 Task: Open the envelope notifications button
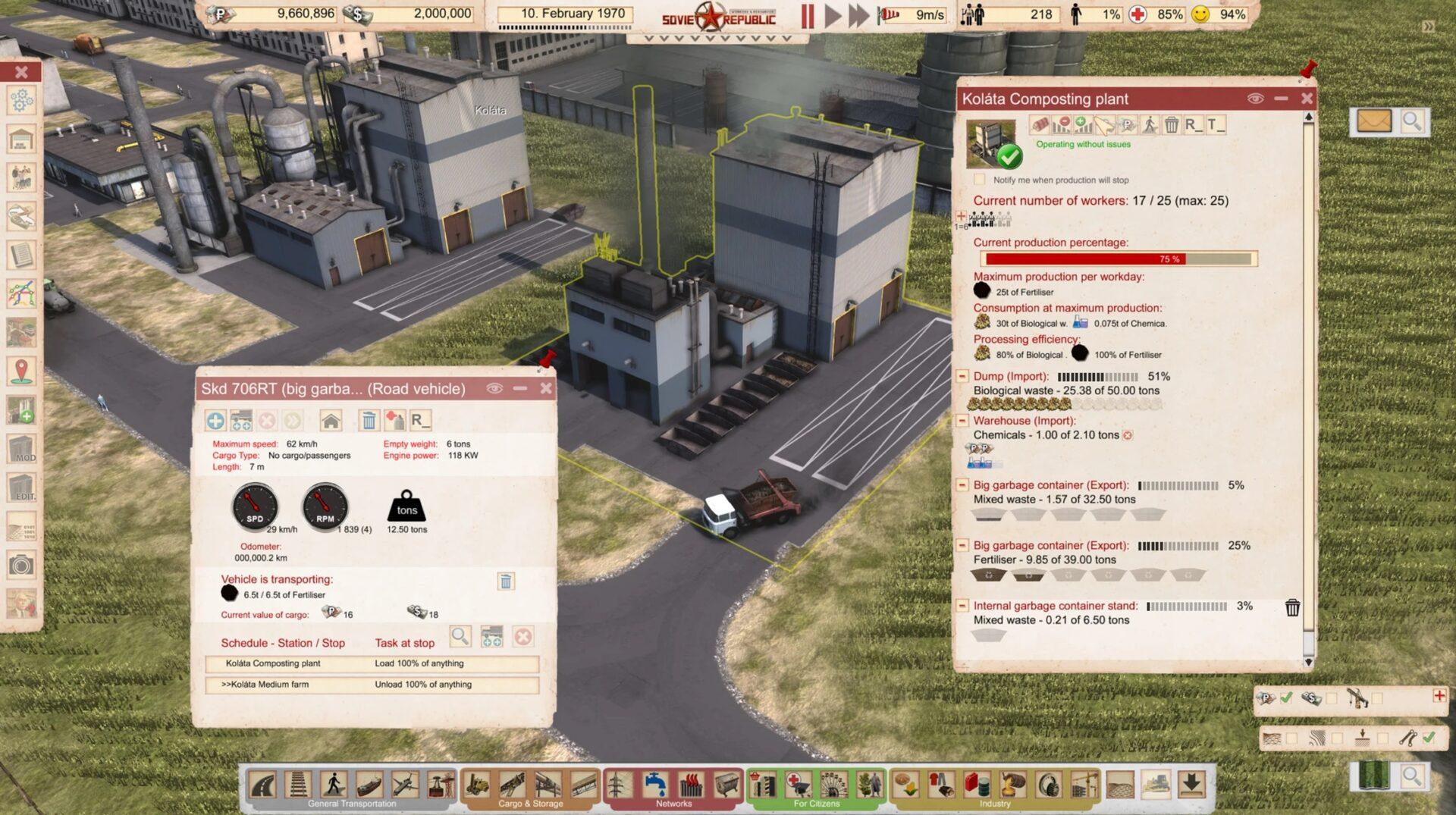[x=1373, y=121]
